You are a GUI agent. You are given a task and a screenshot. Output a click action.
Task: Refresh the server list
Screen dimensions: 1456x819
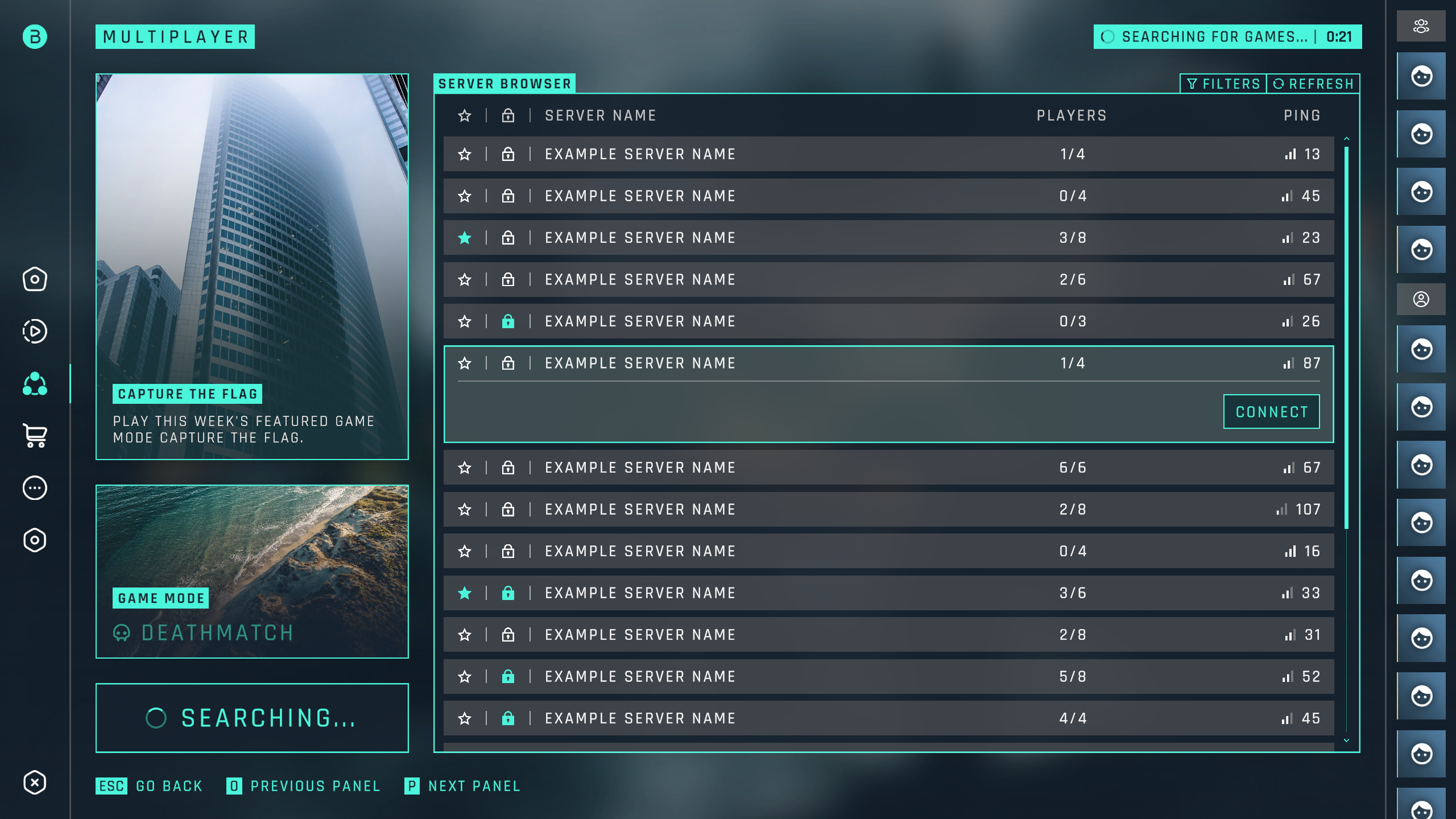(1313, 84)
